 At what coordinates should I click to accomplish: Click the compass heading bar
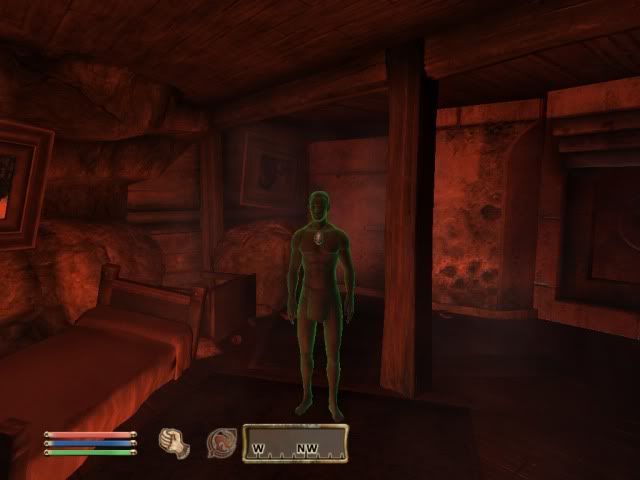pyautogui.click(x=295, y=443)
